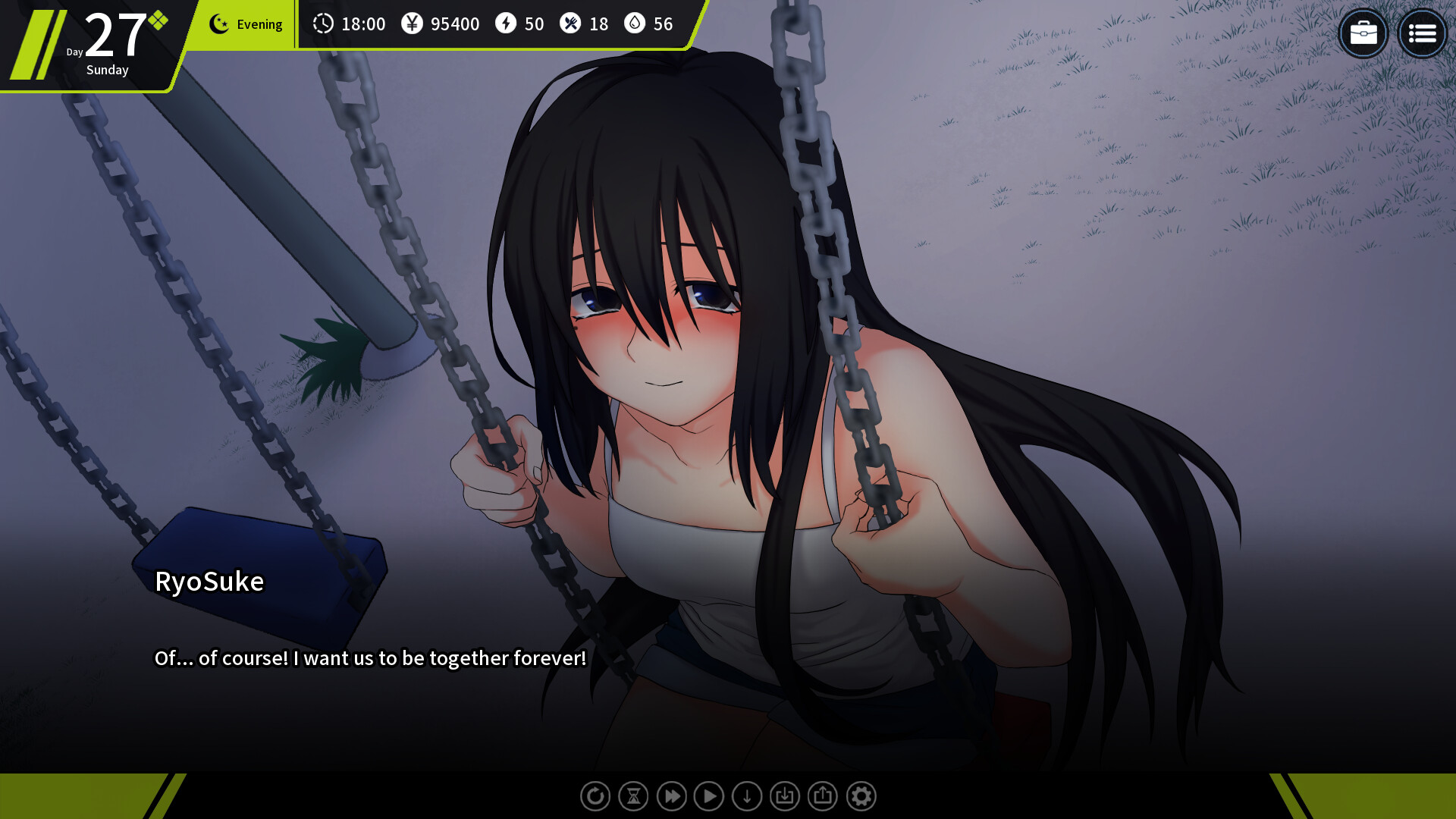Open the briefcase inventory button
The width and height of the screenshot is (1456, 819).
1363,33
